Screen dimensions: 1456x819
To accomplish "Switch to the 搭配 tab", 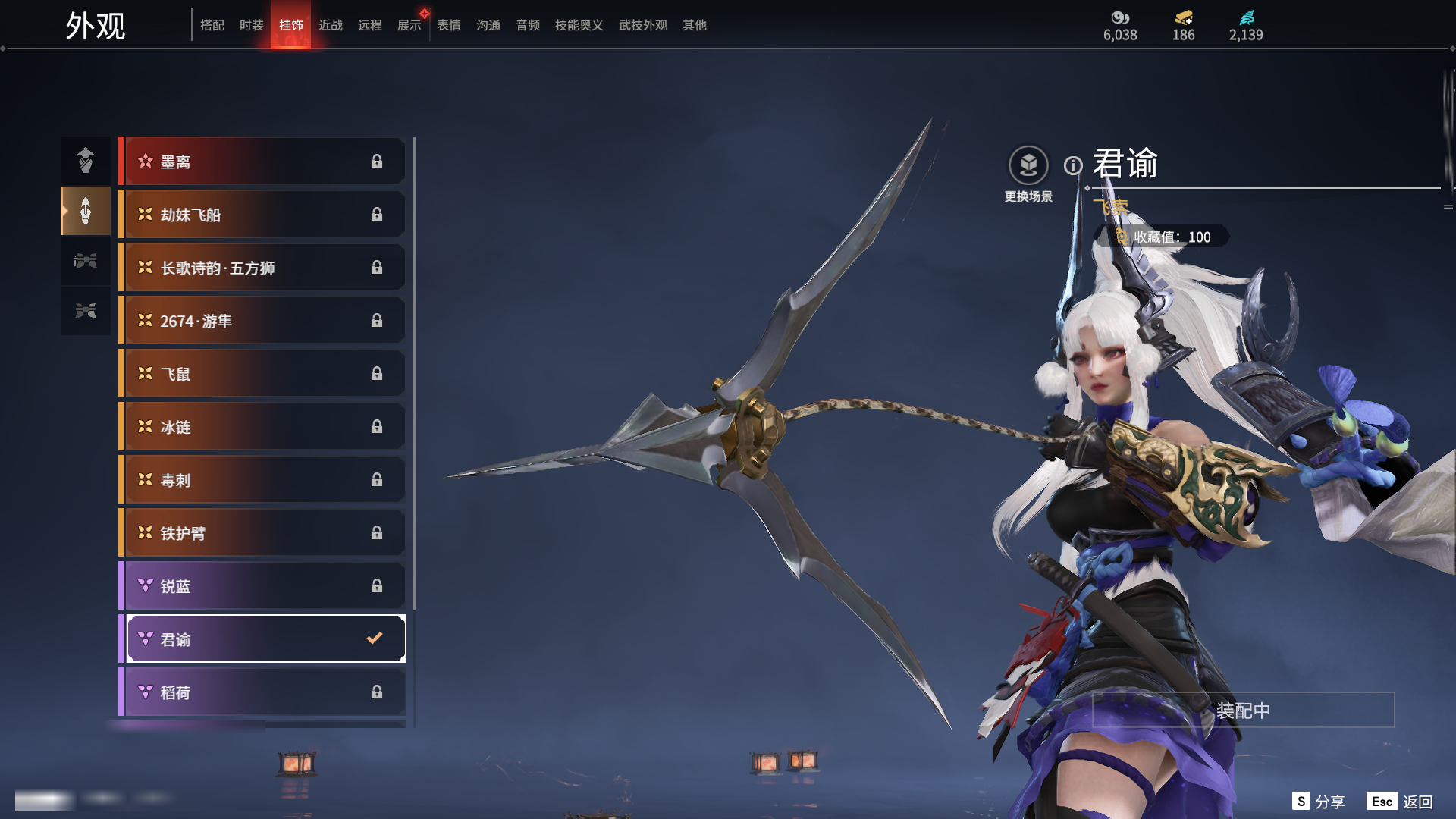I will (x=212, y=25).
